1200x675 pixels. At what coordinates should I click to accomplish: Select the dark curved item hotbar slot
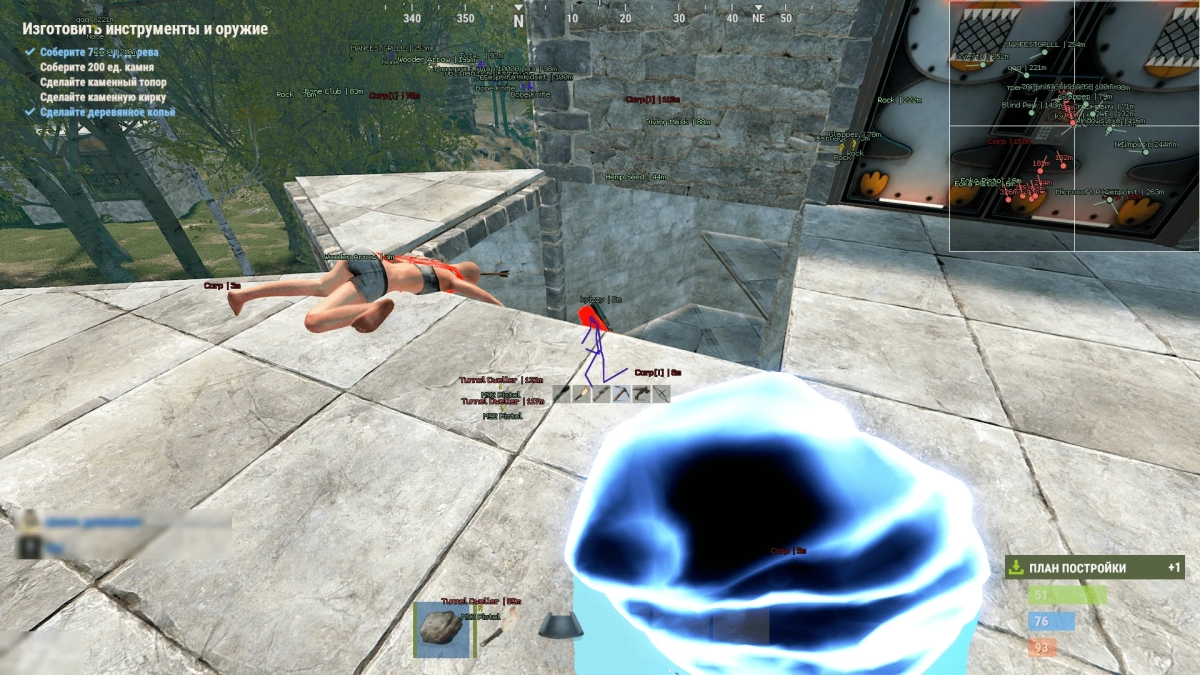click(562, 627)
